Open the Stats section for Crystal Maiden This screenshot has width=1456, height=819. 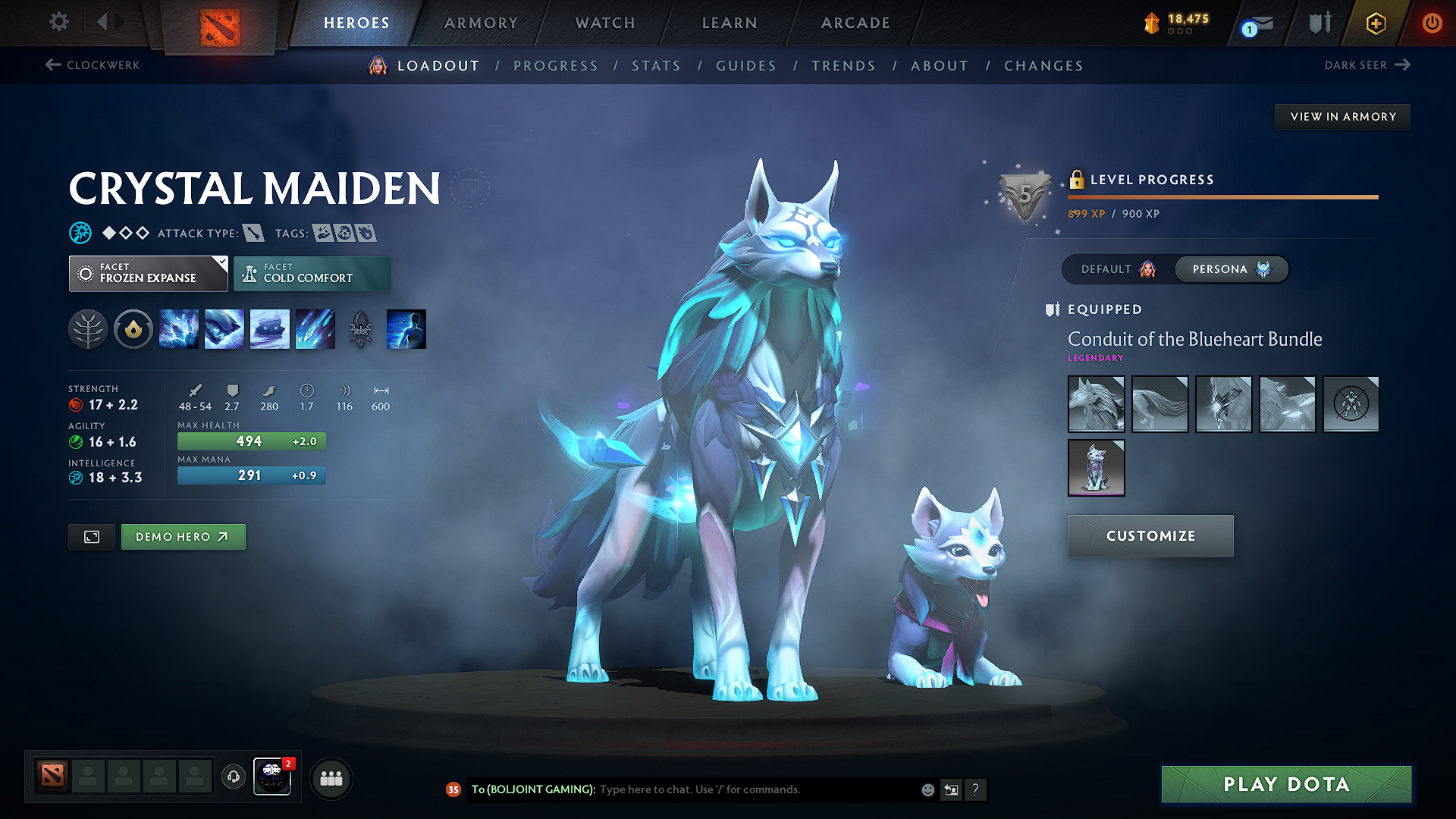tap(656, 65)
